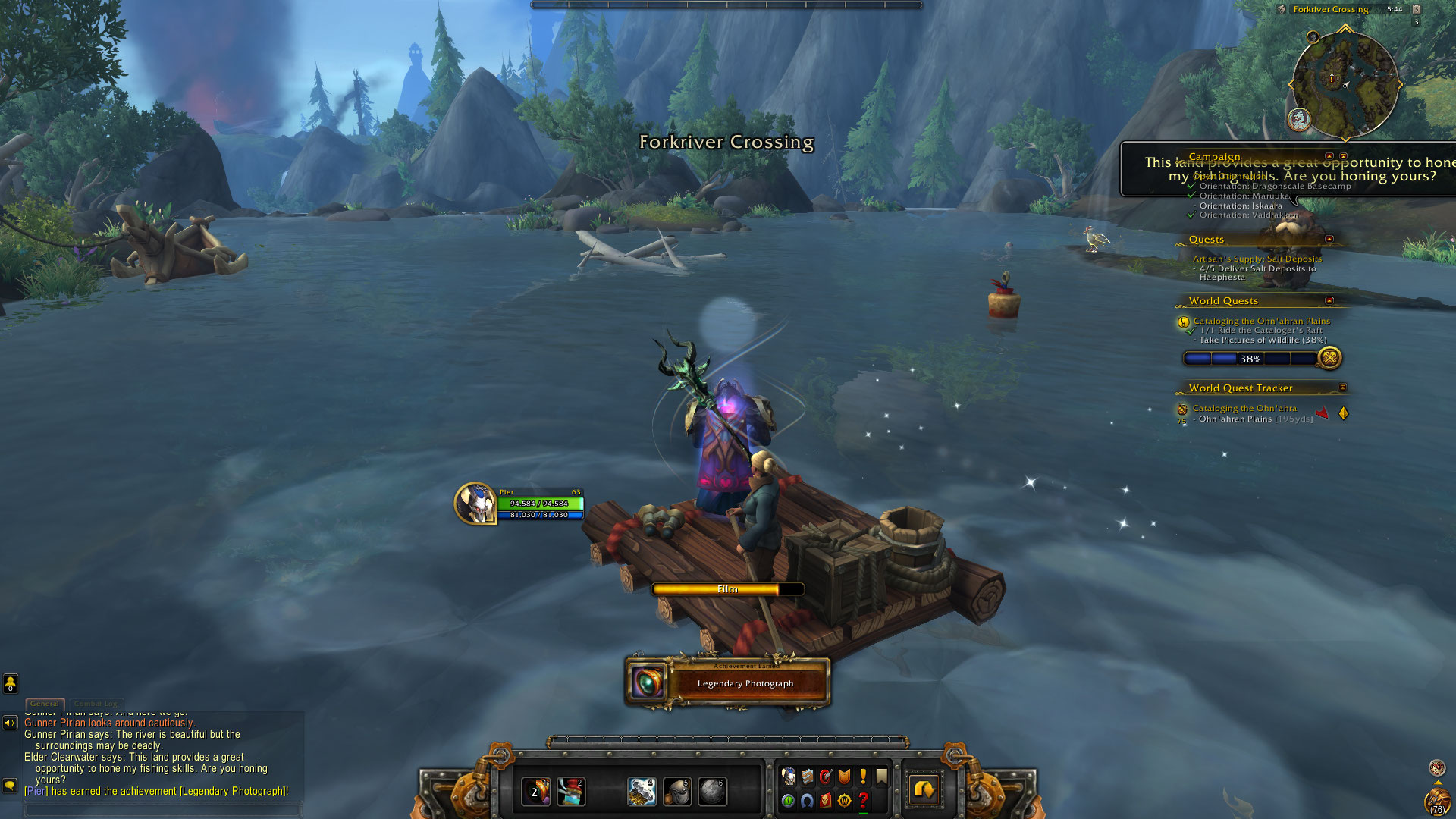Select the Artisan's Supply: Salt Deposits quest

click(x=1257, y=259)
